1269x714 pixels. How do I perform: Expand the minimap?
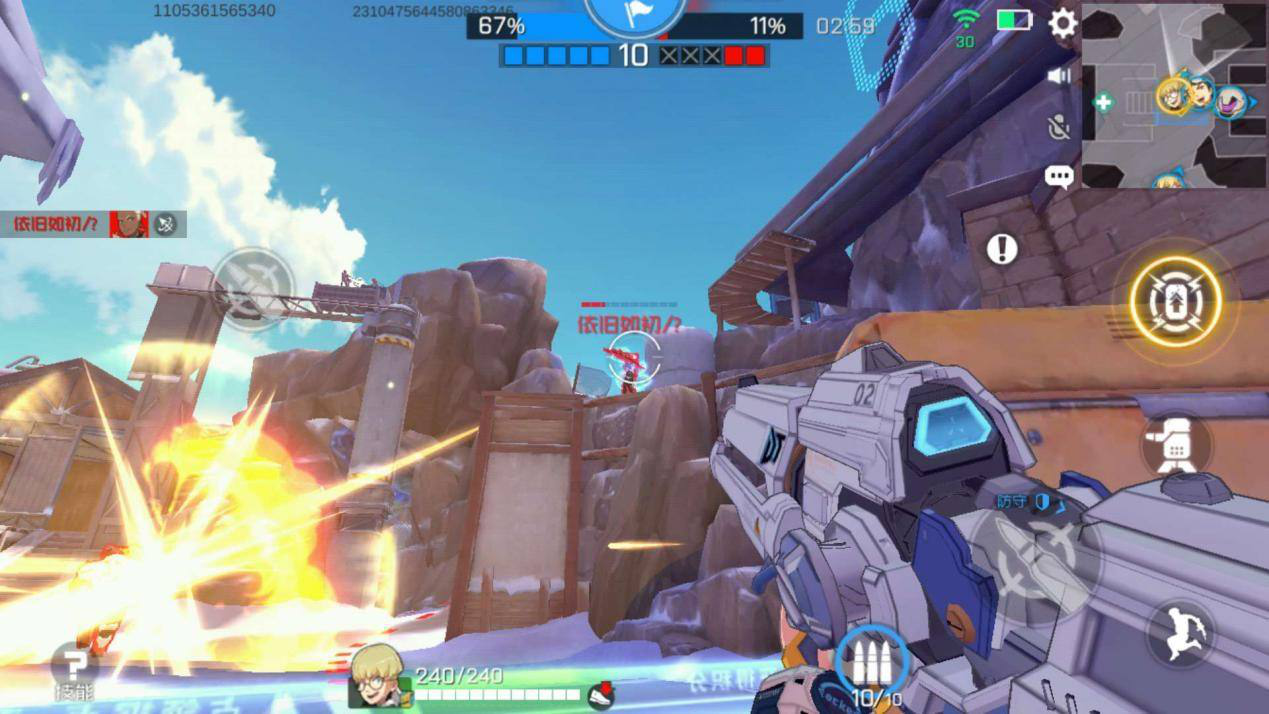(1174, 95)
